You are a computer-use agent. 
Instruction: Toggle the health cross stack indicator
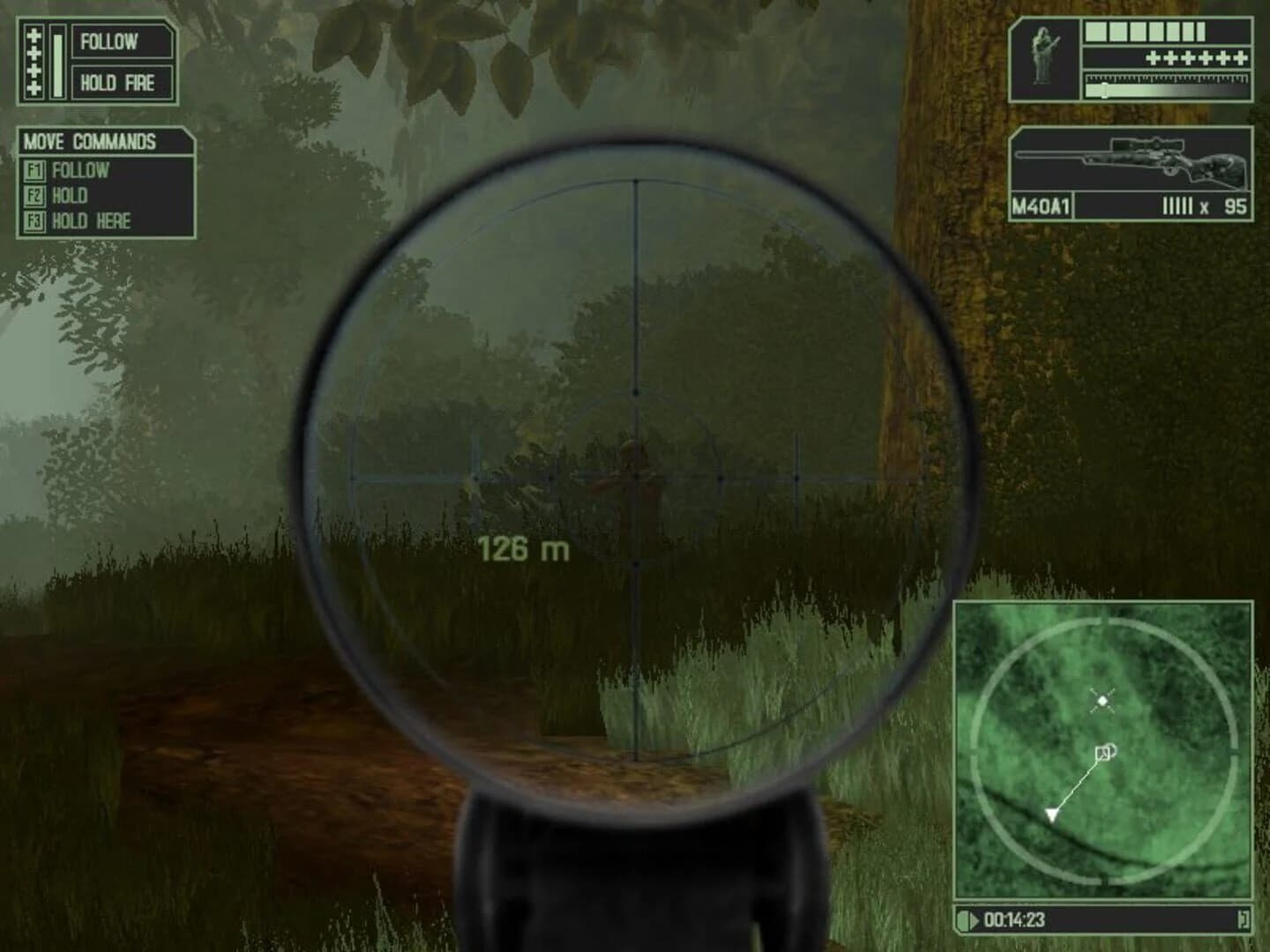click(35, 62)
